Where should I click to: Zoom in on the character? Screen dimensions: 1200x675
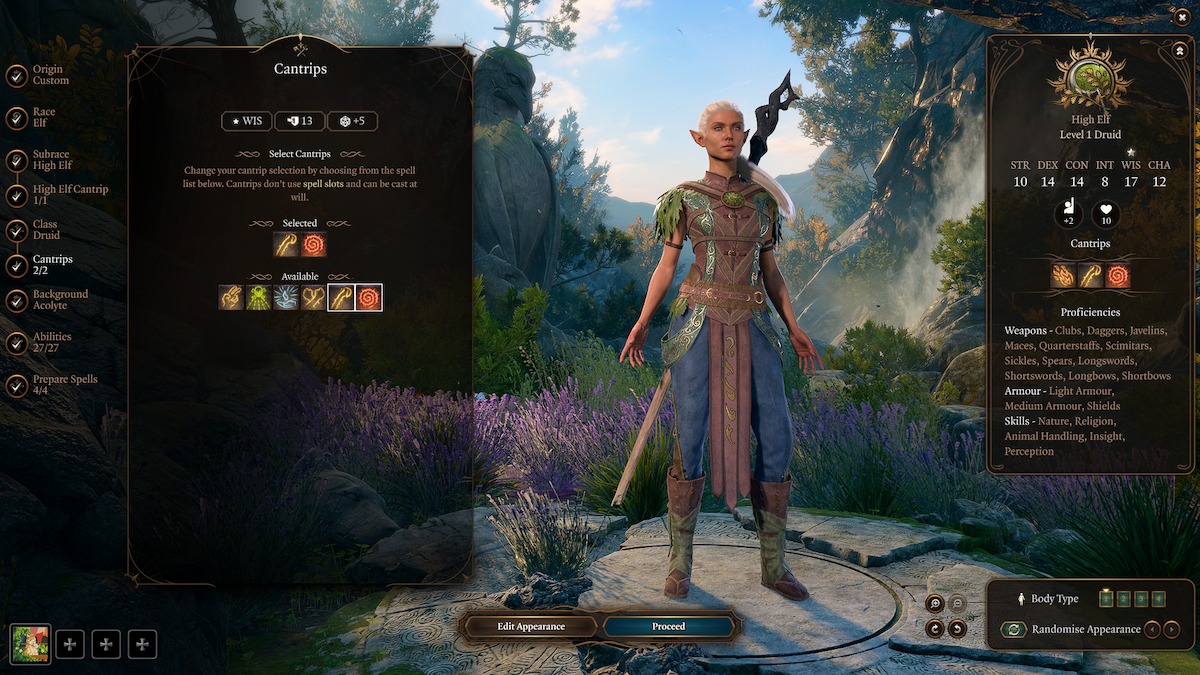click(x=934, y=603)
